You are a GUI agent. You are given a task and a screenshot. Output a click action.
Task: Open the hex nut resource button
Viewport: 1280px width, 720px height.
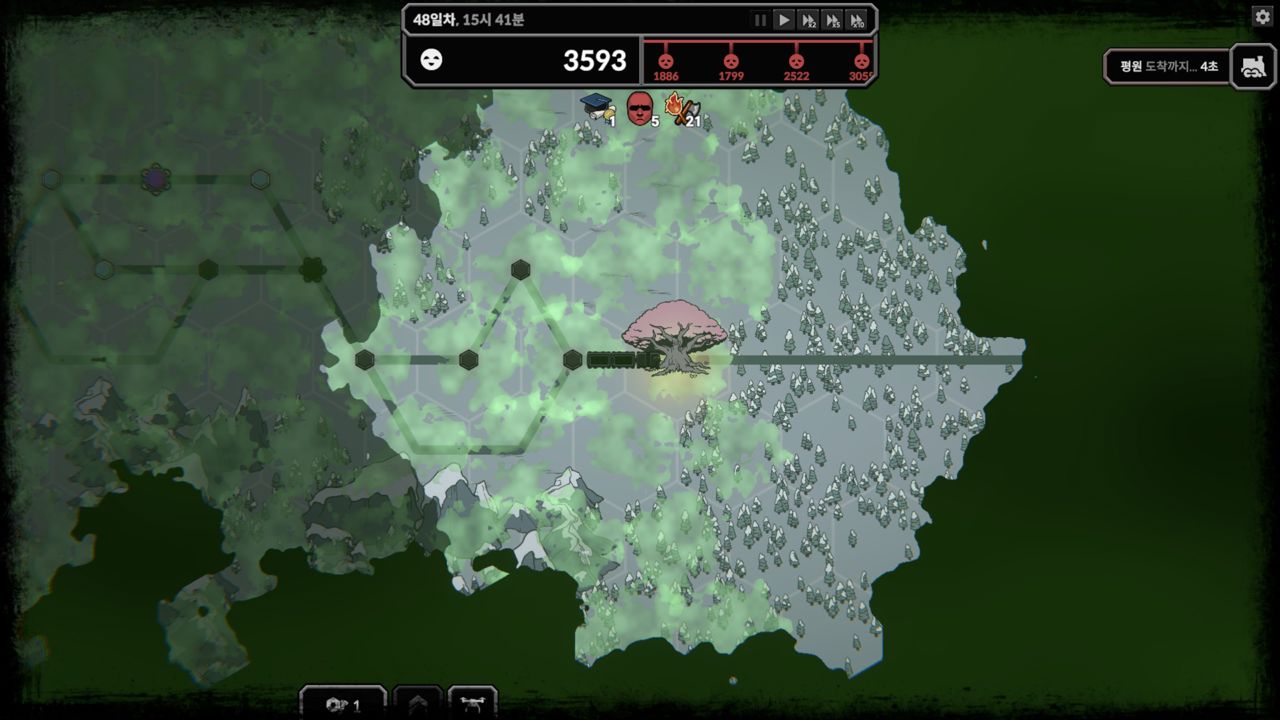342,704
